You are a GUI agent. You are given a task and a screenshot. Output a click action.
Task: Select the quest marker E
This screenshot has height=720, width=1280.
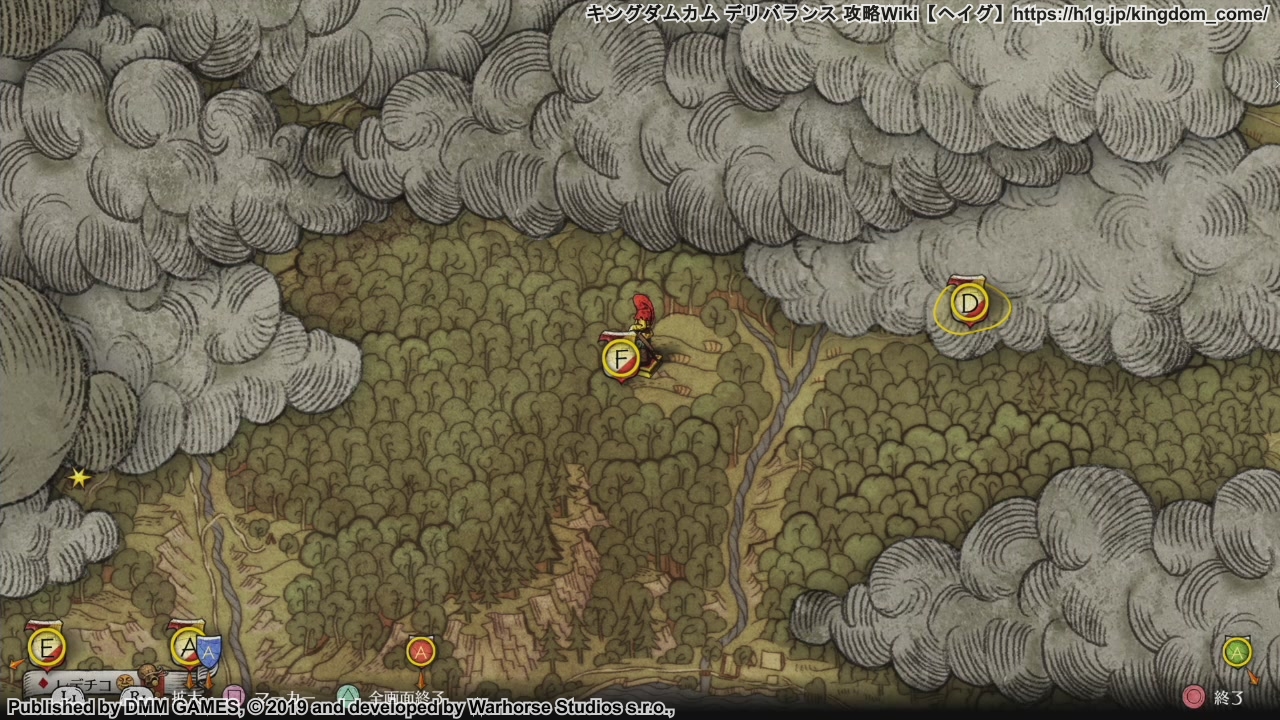[x=46, y=648]
